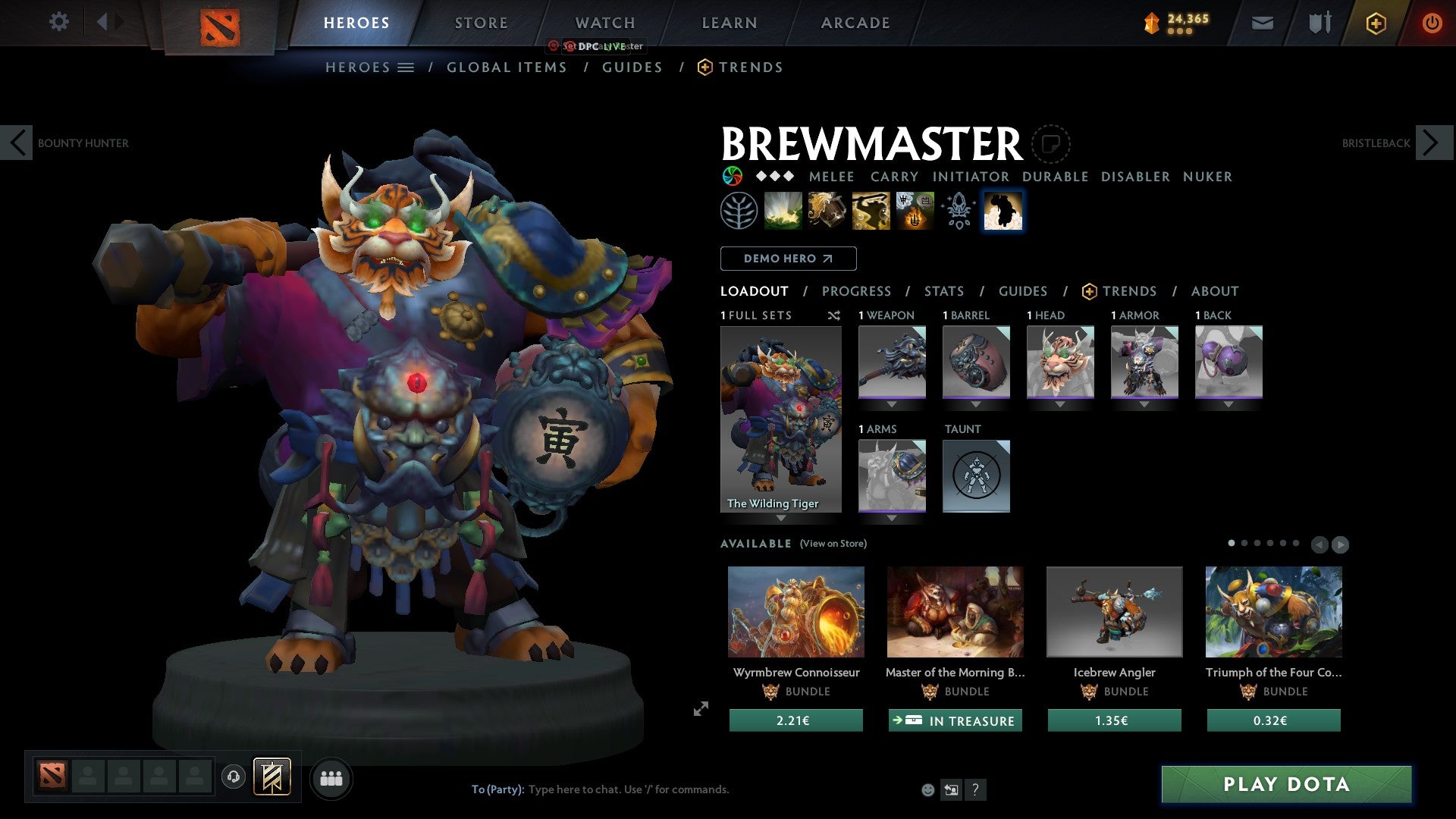Expand the Barrel slot dropdown arrow
This screenshot has width=1456, height=819.
(976, 403)
